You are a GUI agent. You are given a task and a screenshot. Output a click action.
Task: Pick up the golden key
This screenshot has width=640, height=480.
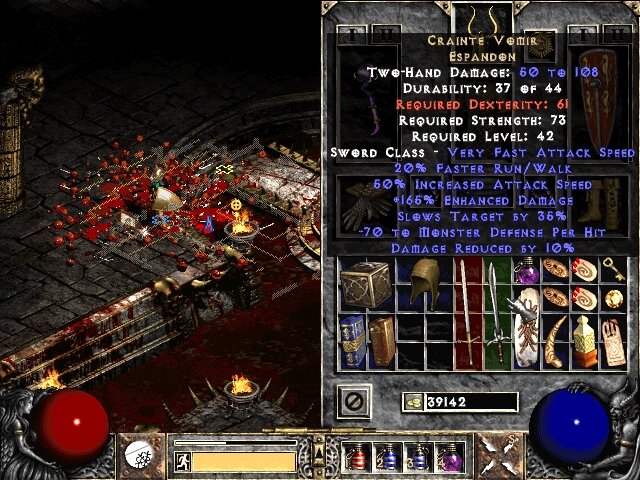(x=613, y=270)
